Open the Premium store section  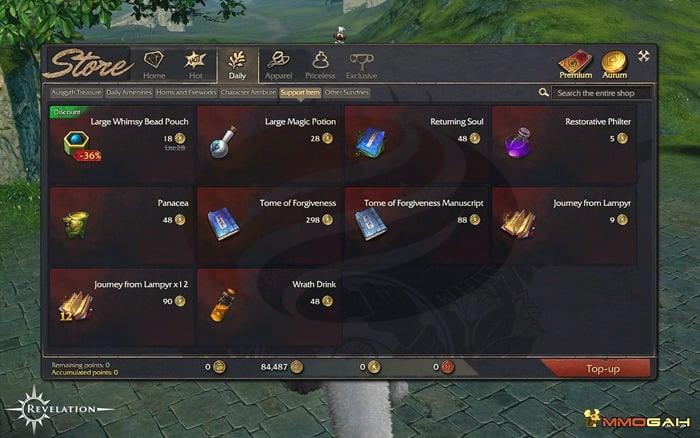point(575,64)
